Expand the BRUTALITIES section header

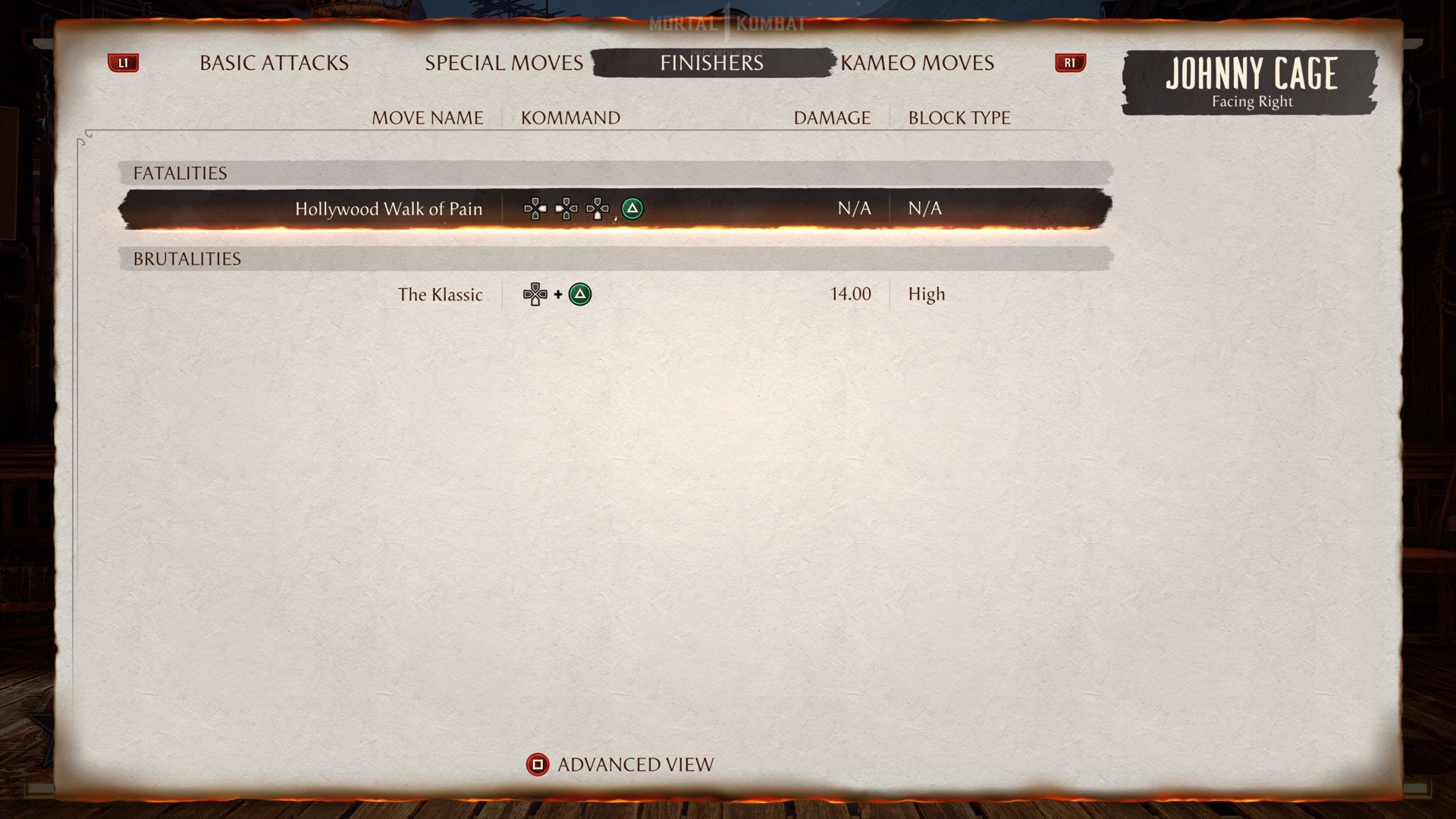(x=187, y=259)
